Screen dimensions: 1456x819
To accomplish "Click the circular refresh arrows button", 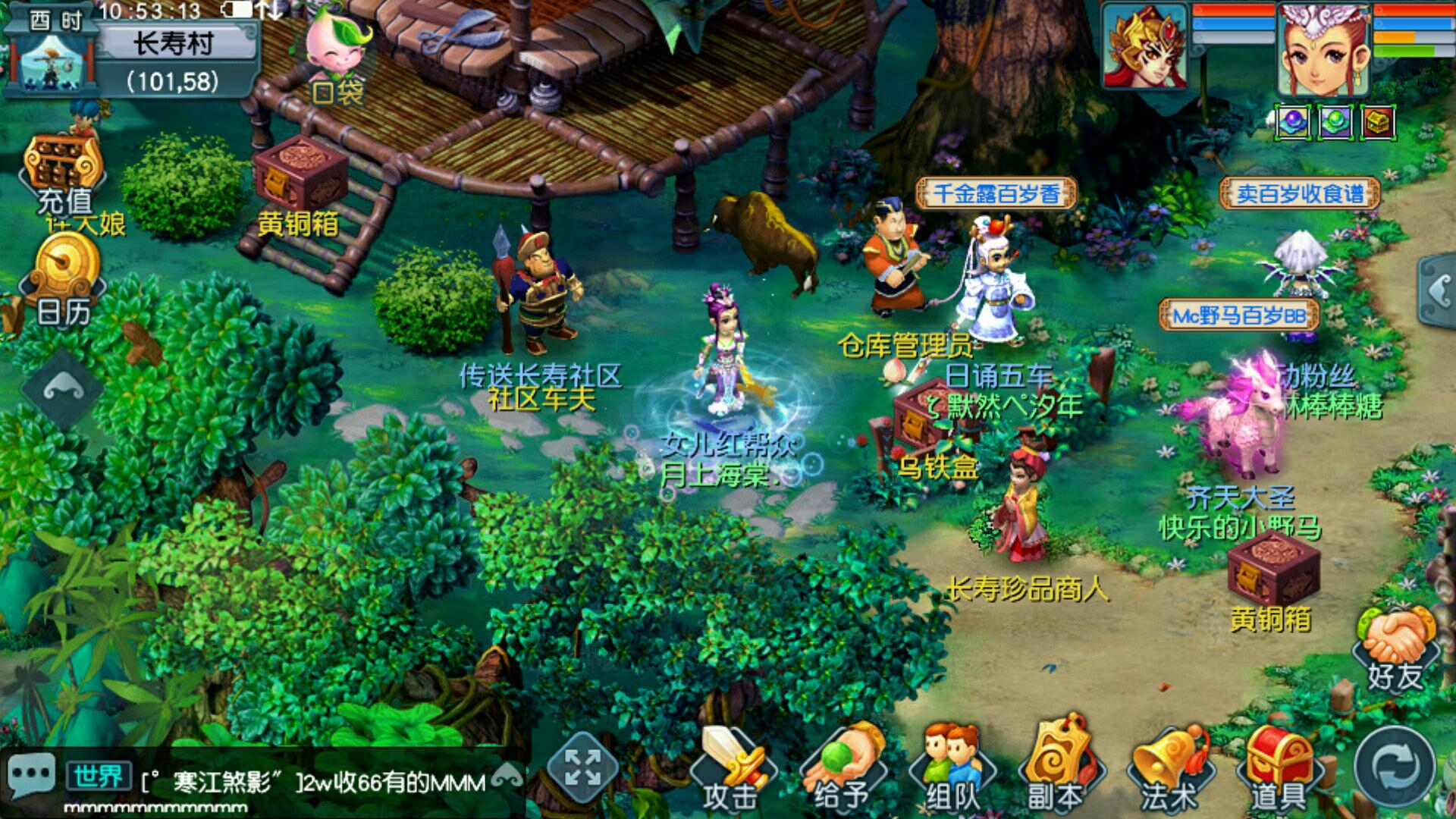I will [x=1395, y=767].
